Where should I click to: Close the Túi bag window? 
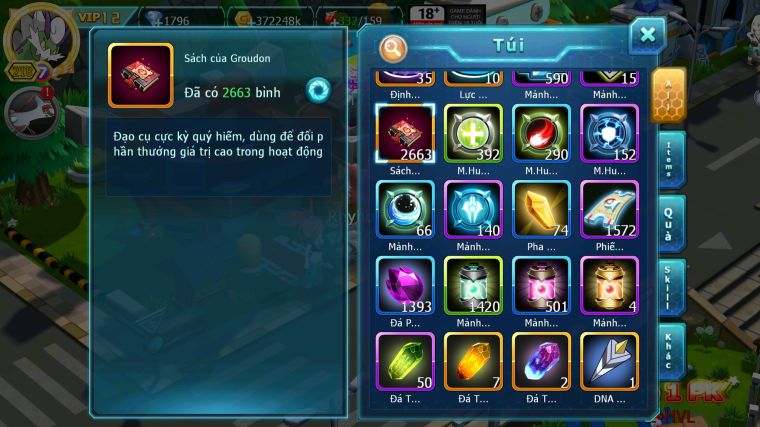tap(647, 36)
